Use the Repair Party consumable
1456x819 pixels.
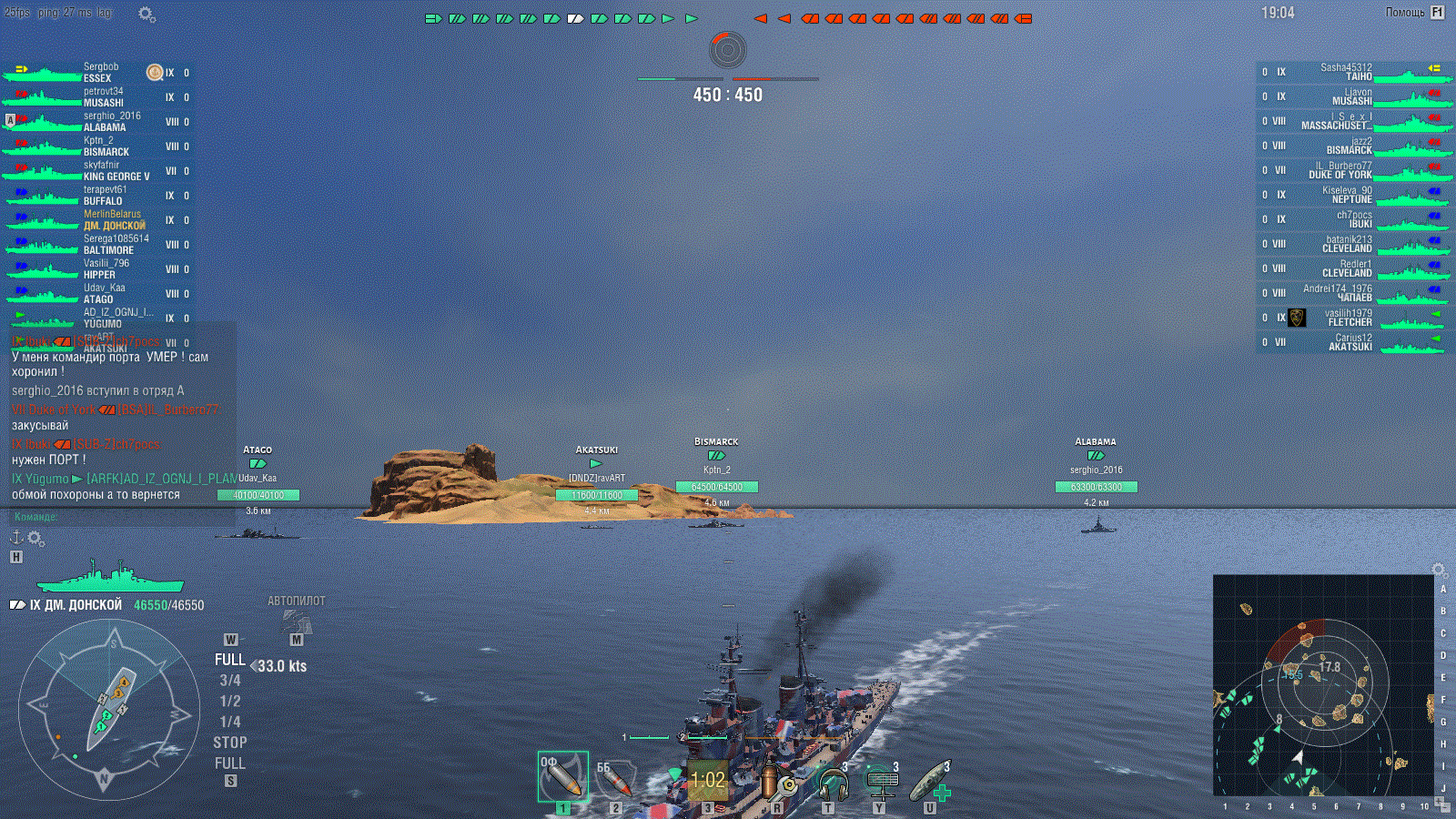[x=932, y=781]
